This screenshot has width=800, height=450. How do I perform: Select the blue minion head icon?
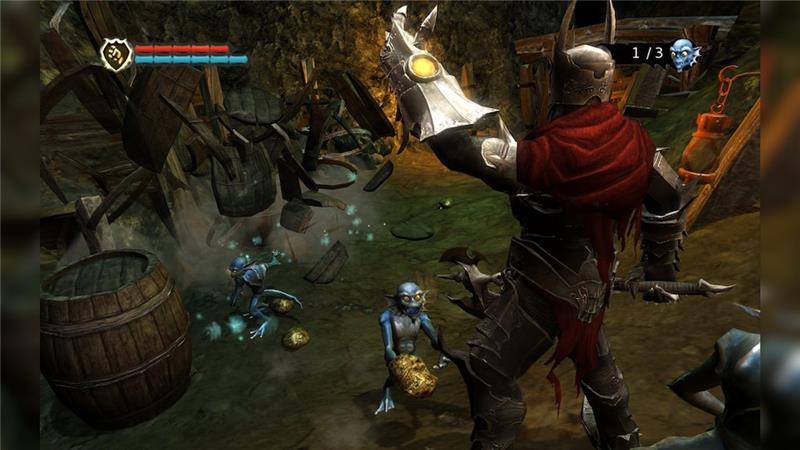point(683,54)
